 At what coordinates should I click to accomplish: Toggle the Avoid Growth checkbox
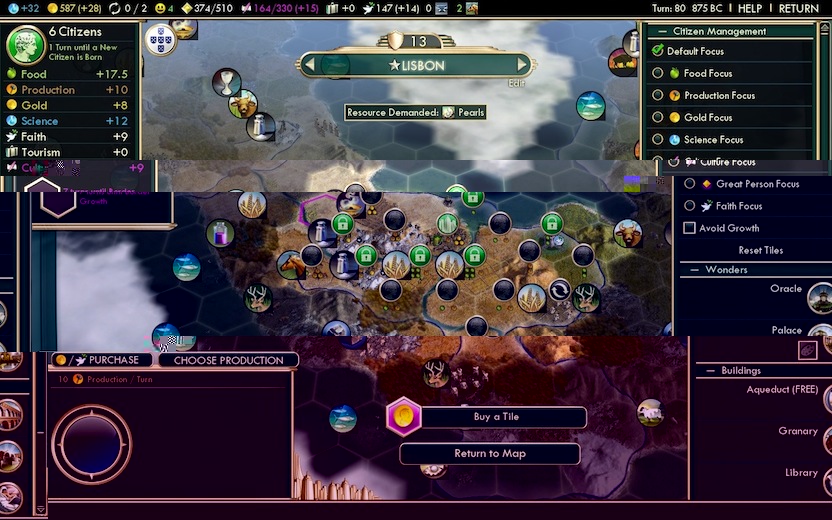tap(689, 228)
